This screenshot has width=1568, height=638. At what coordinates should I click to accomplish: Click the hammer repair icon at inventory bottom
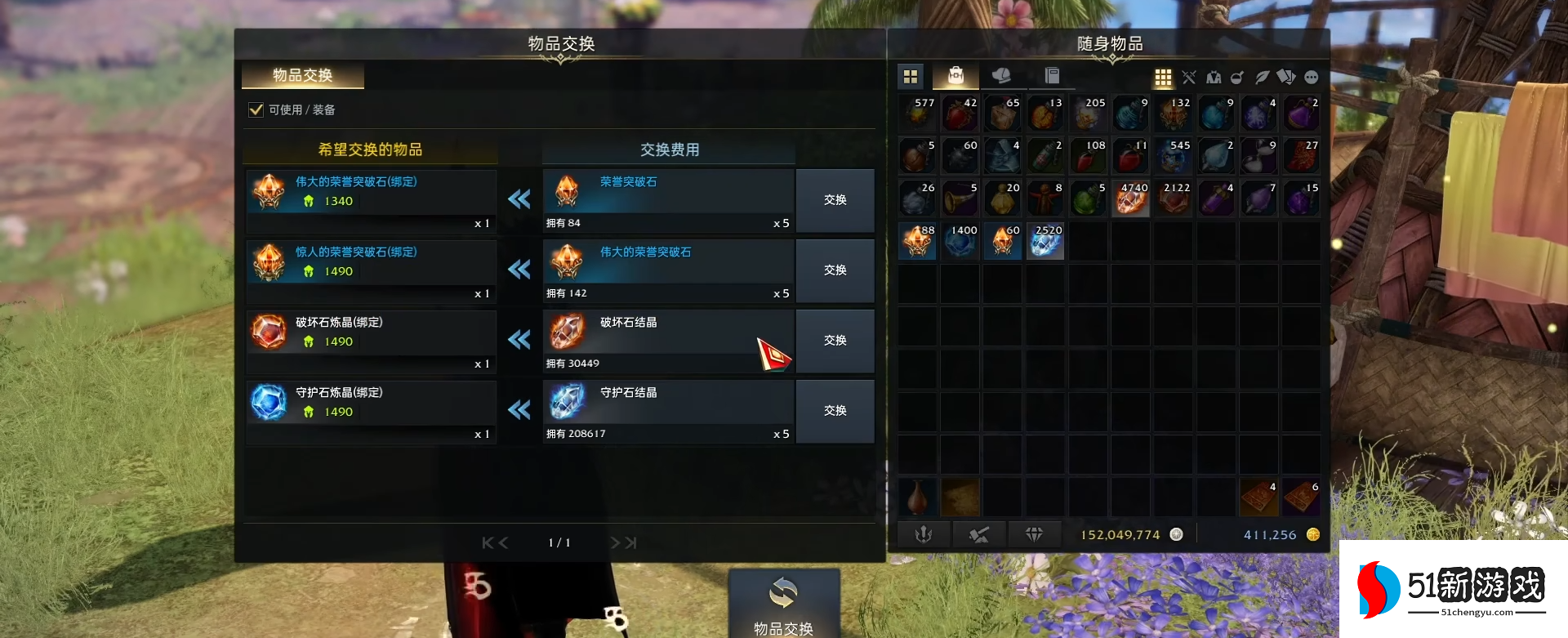click(979, 533)
